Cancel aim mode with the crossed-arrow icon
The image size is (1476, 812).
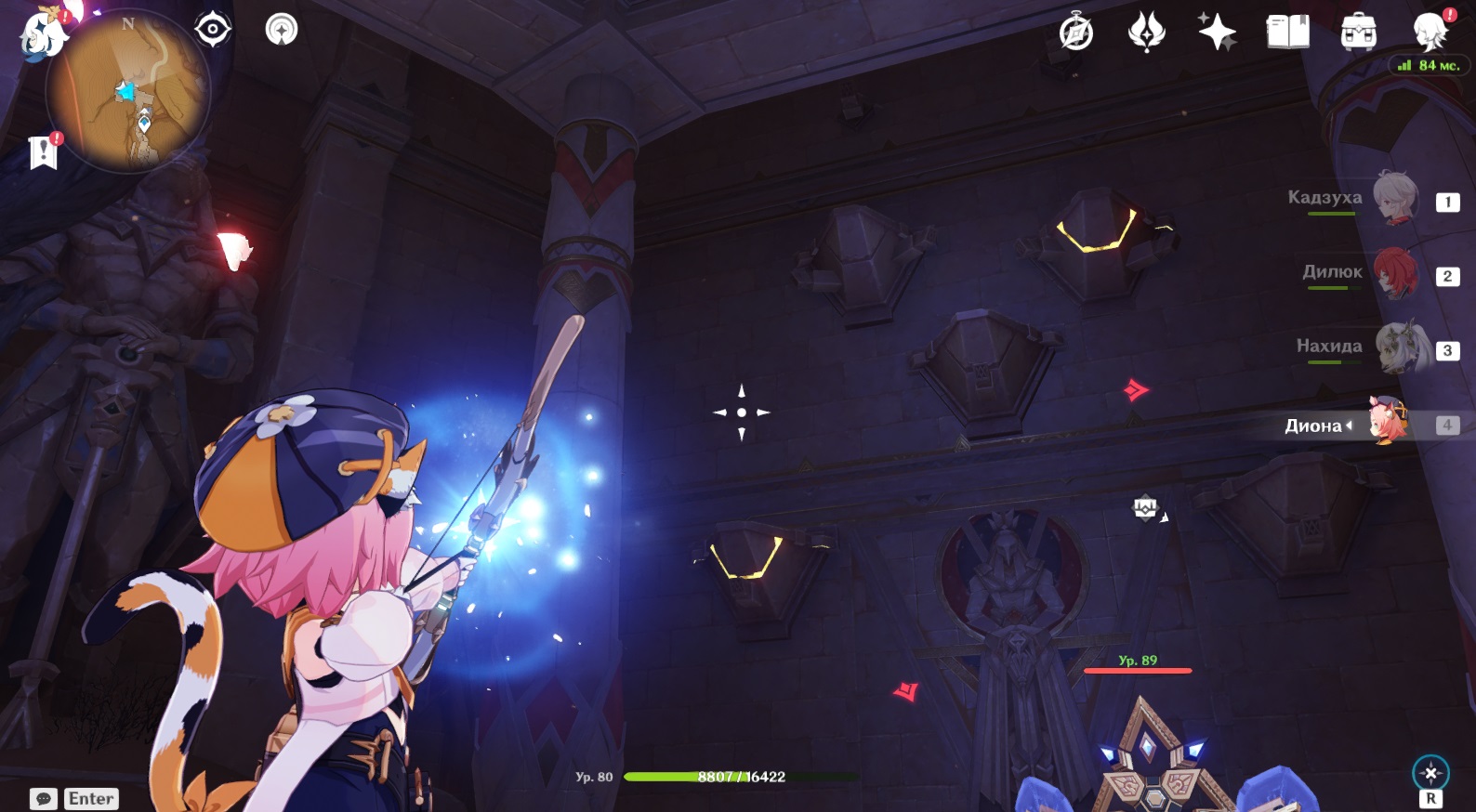[x=1430, y=773]
